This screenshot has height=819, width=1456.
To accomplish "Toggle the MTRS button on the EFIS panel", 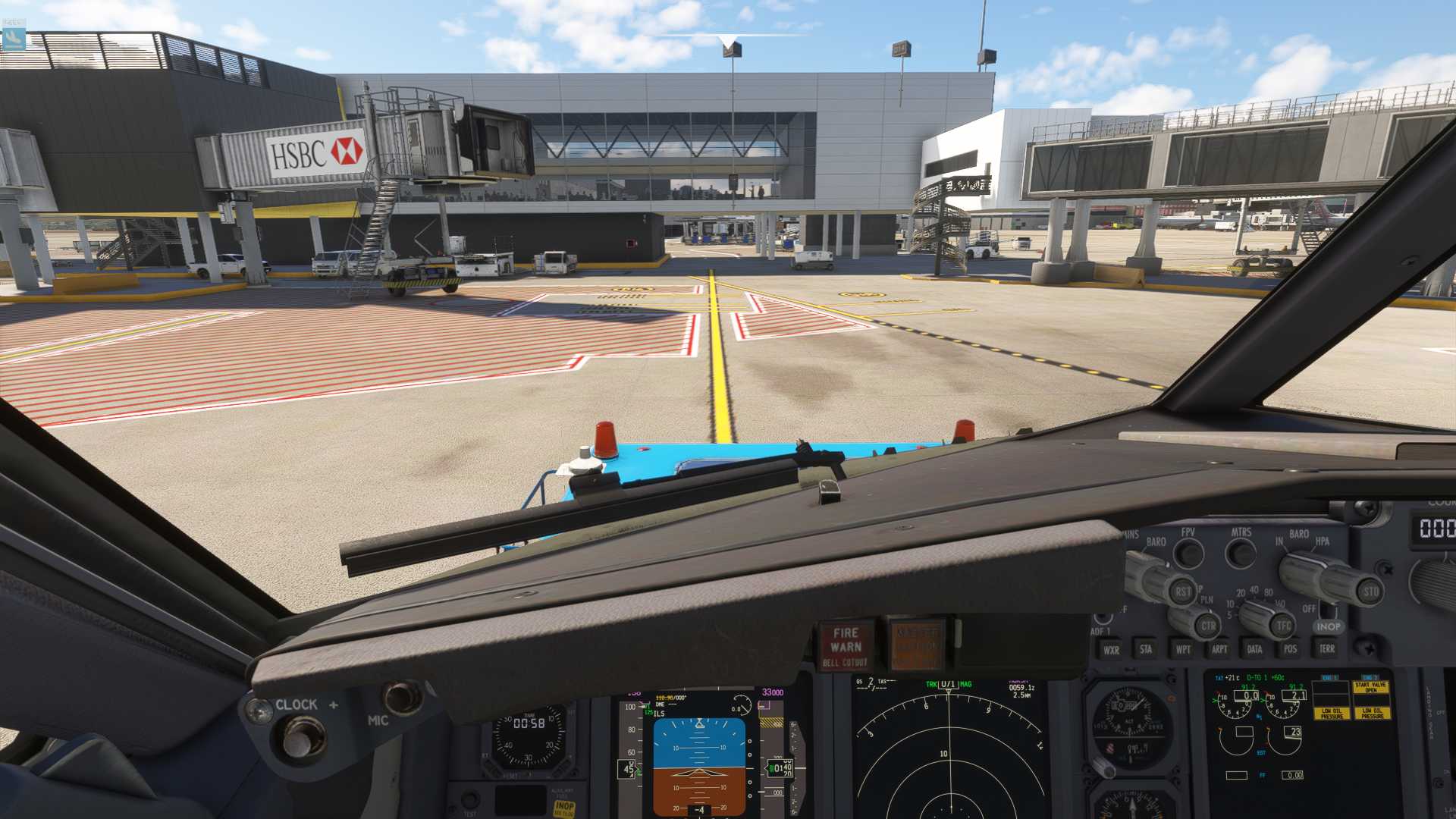I will point(1241,554).
